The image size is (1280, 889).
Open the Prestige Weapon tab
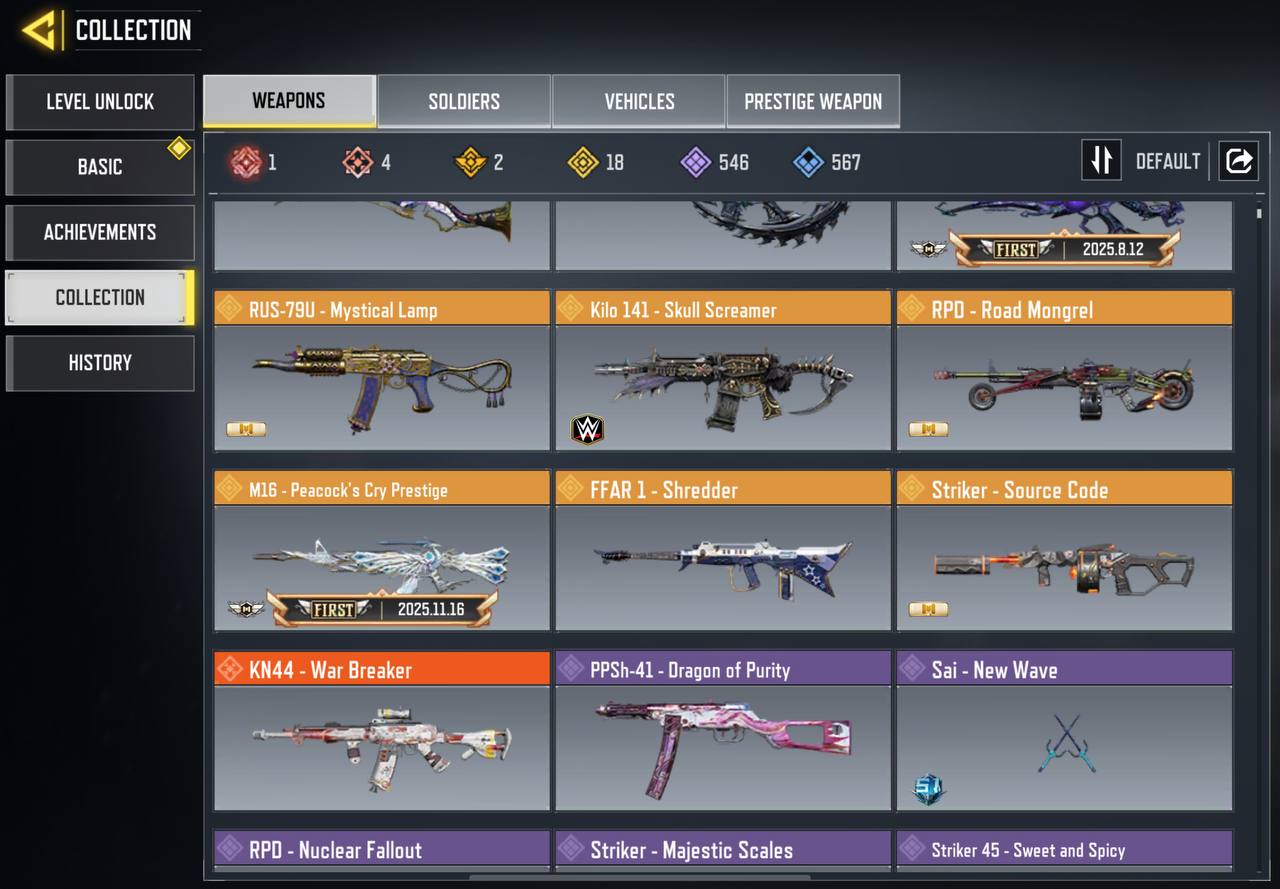pos(813,101)
